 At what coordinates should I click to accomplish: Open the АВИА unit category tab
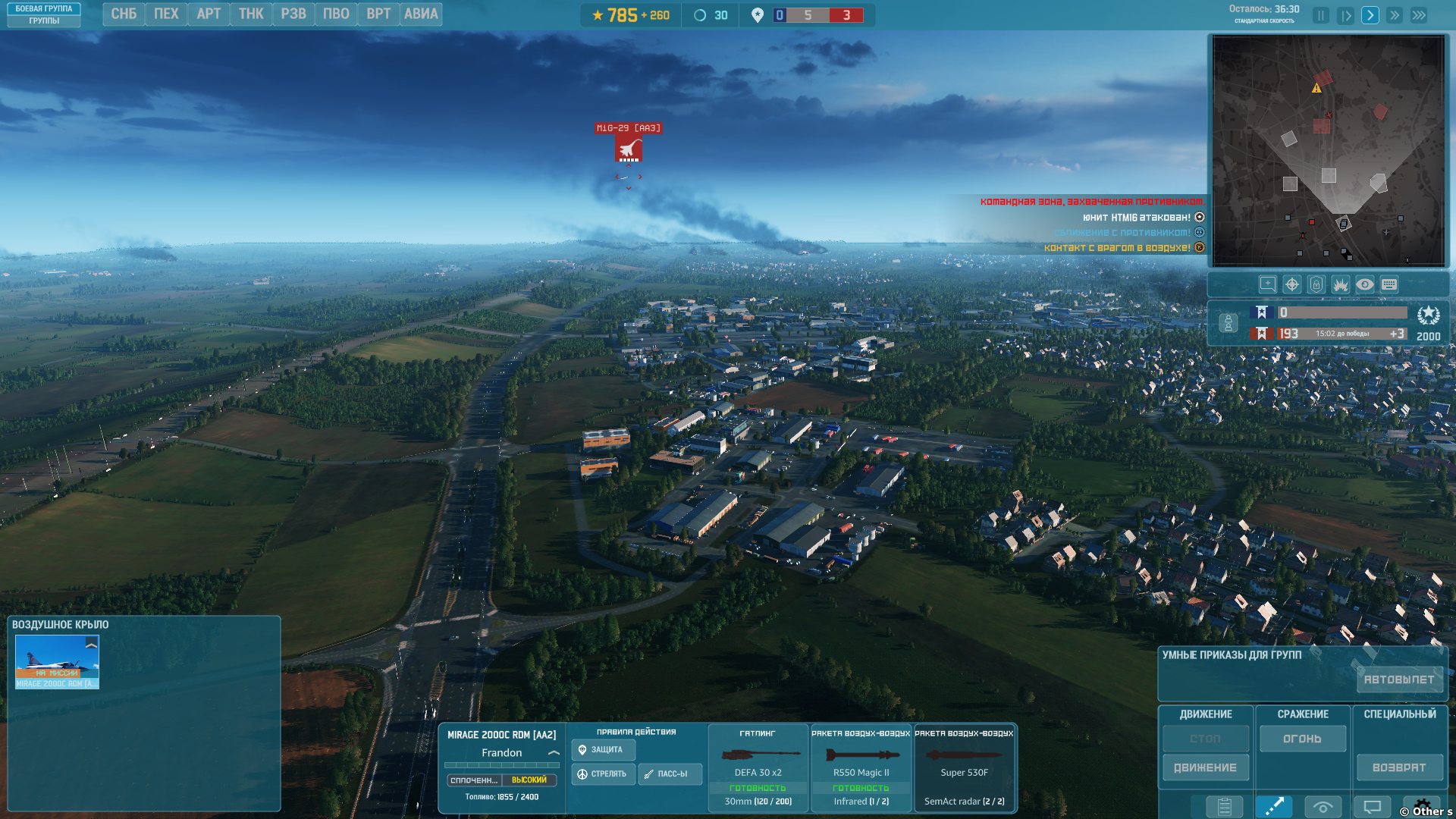[x=421, y=14]
